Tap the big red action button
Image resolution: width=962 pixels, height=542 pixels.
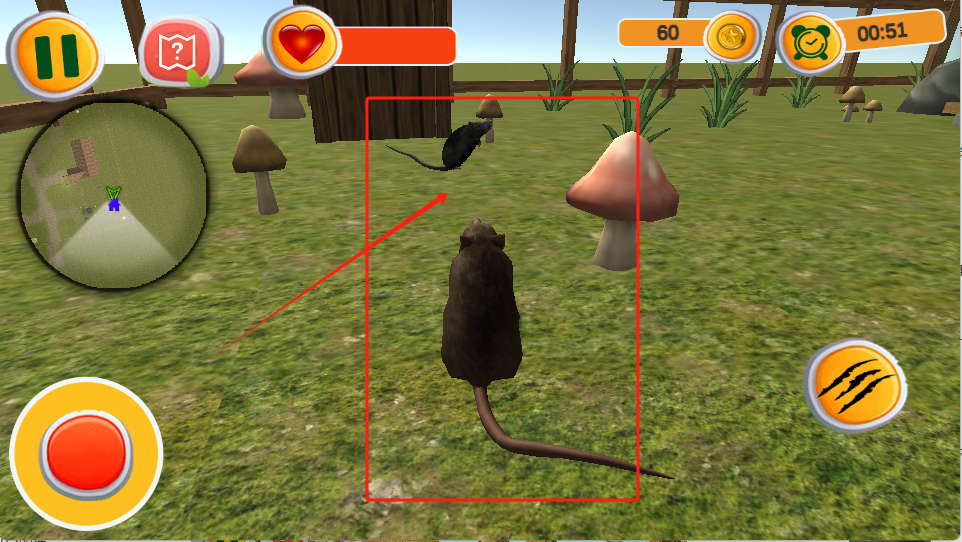86,454
